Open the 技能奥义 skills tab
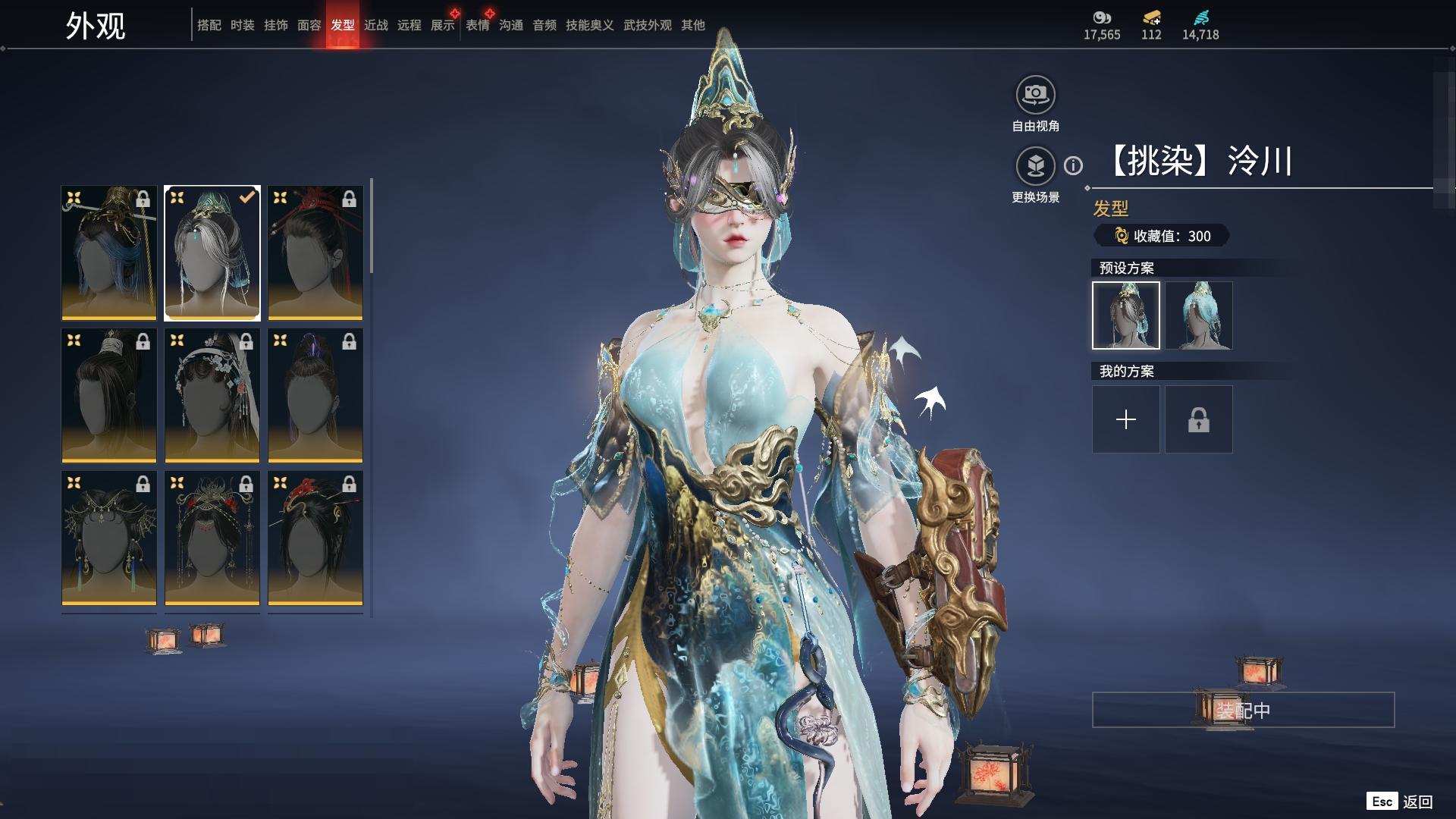The height and width of the screenshot is (819, 1456). coord(589,25)
